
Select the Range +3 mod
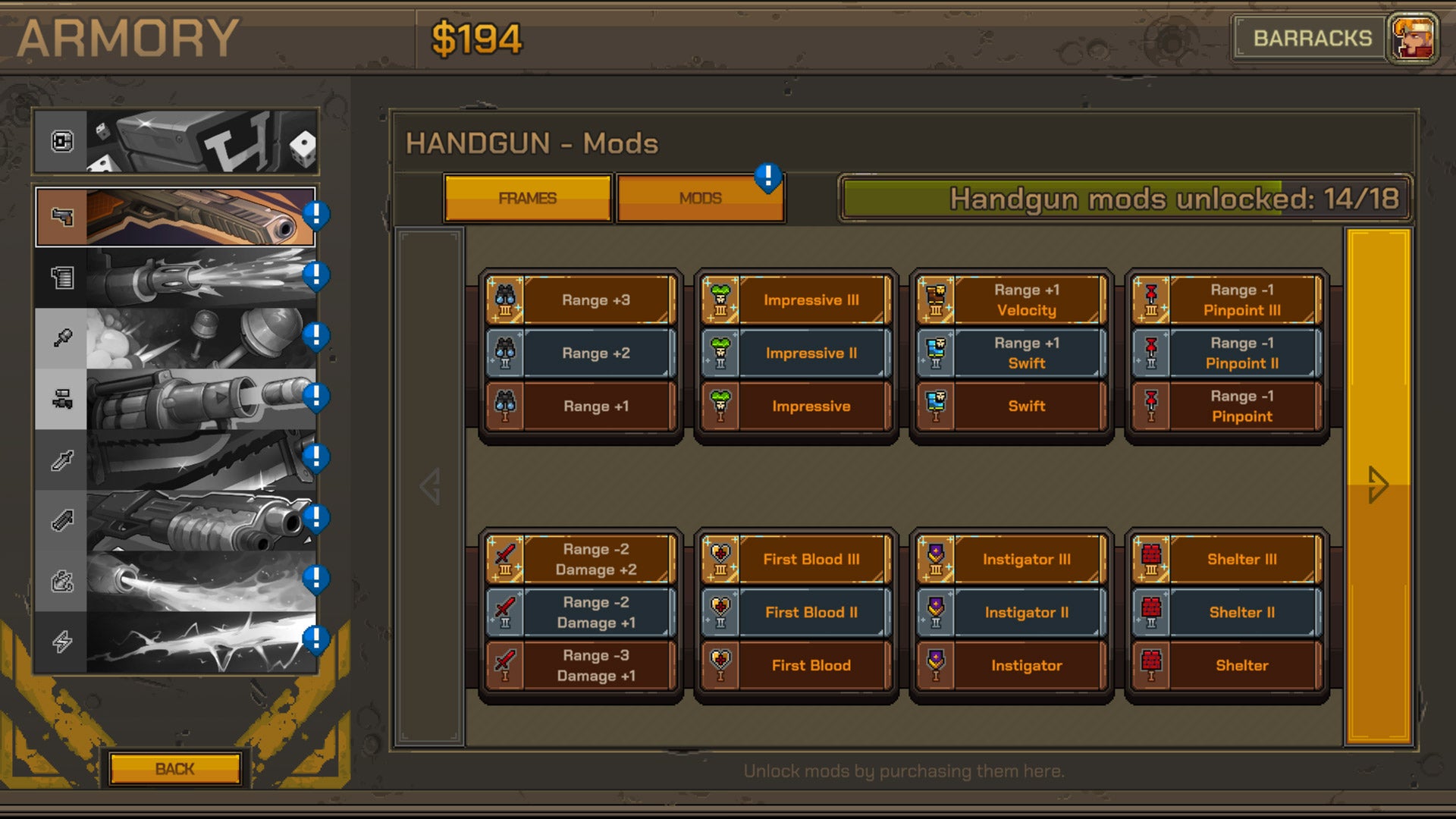(581, 300)
